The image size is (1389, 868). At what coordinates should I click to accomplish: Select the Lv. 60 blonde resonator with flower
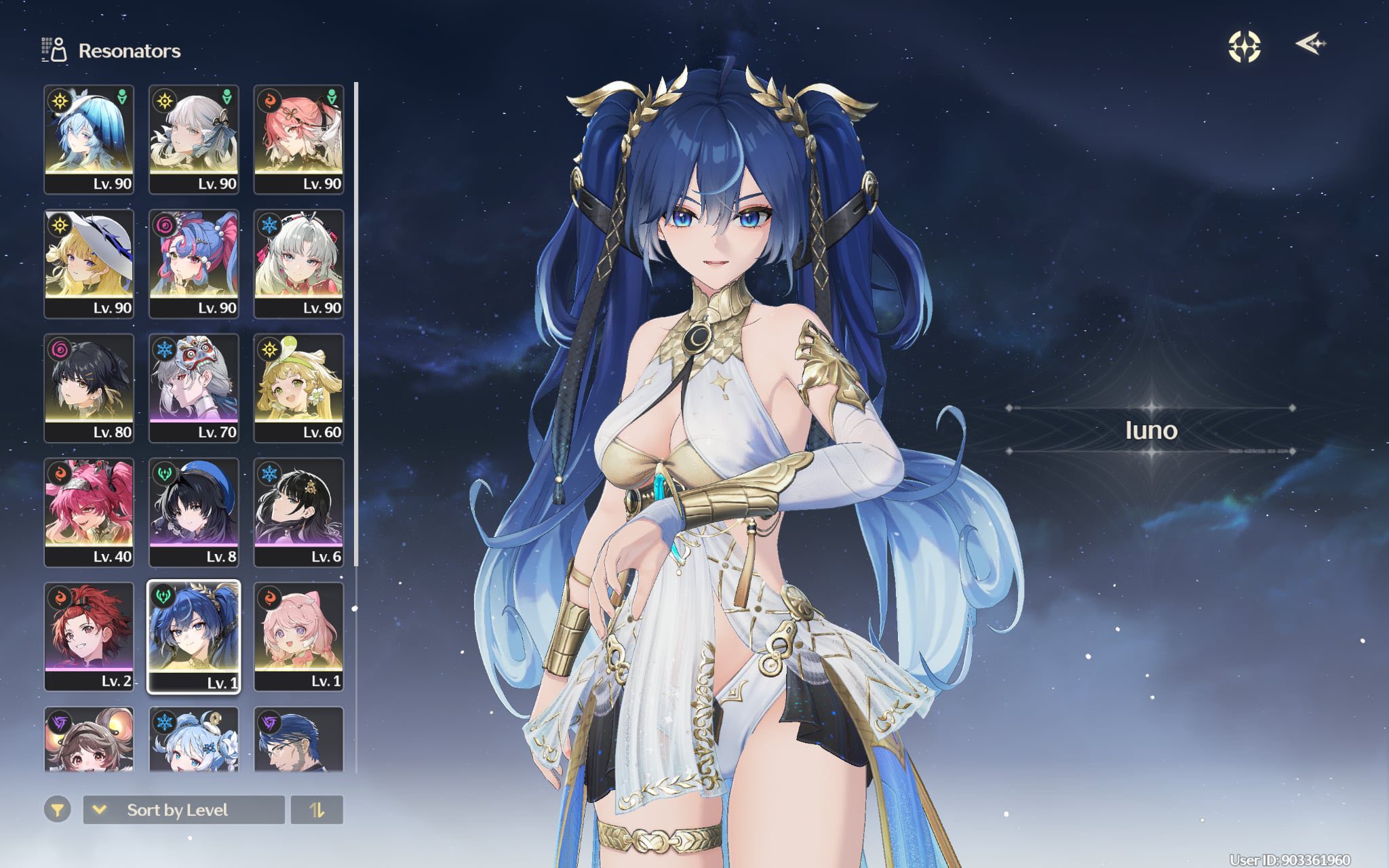click(298, 388)
